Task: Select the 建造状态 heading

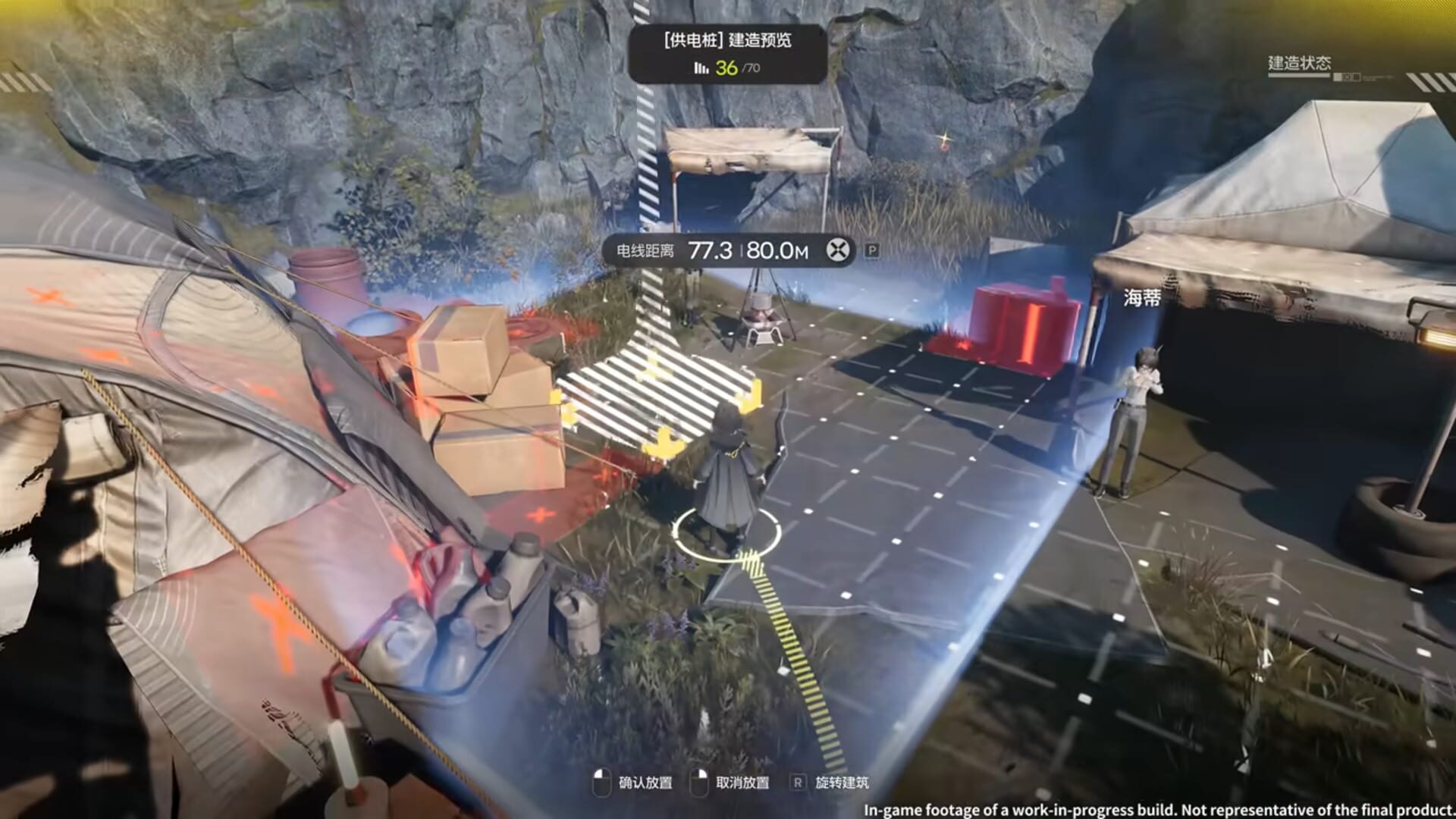Action: pyautogui.click(x=1299, y=61)
